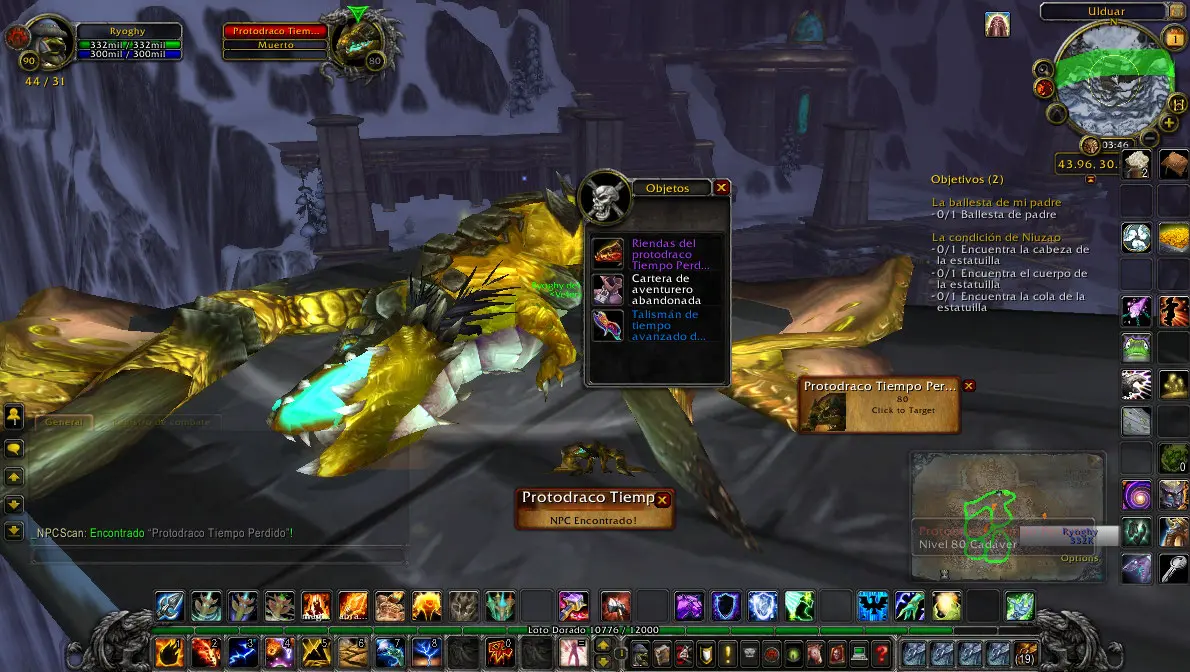1190x672 pixels.
Task: Open the quest 'La ballesta de mi padre'
Action: click(995, 202)
